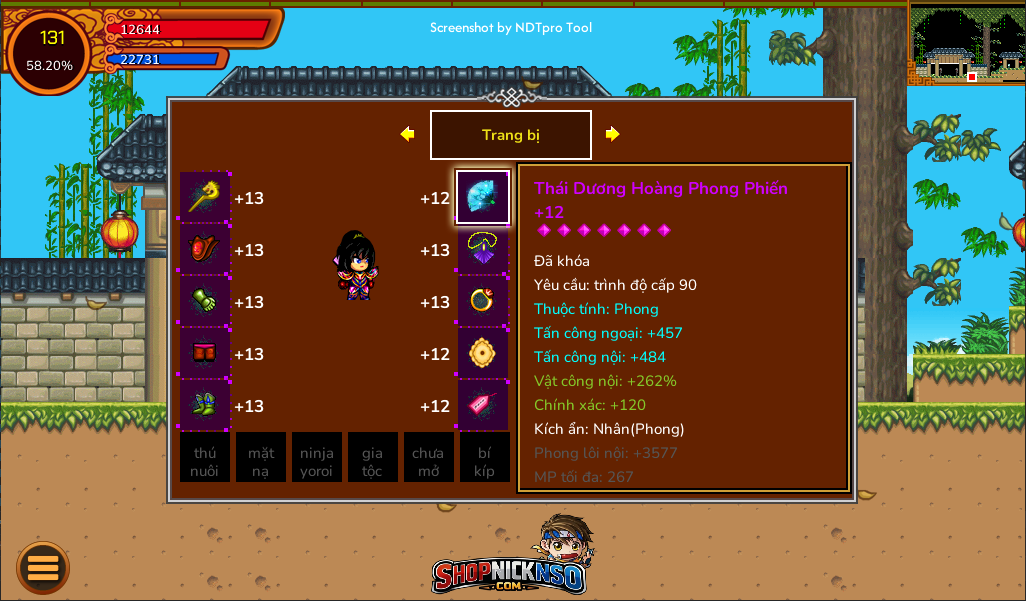Image resolution: width=1026 pixels, height=601 pixels.
Task: Inspect the purple necklace equipment slot
Action: click(483, 250)
